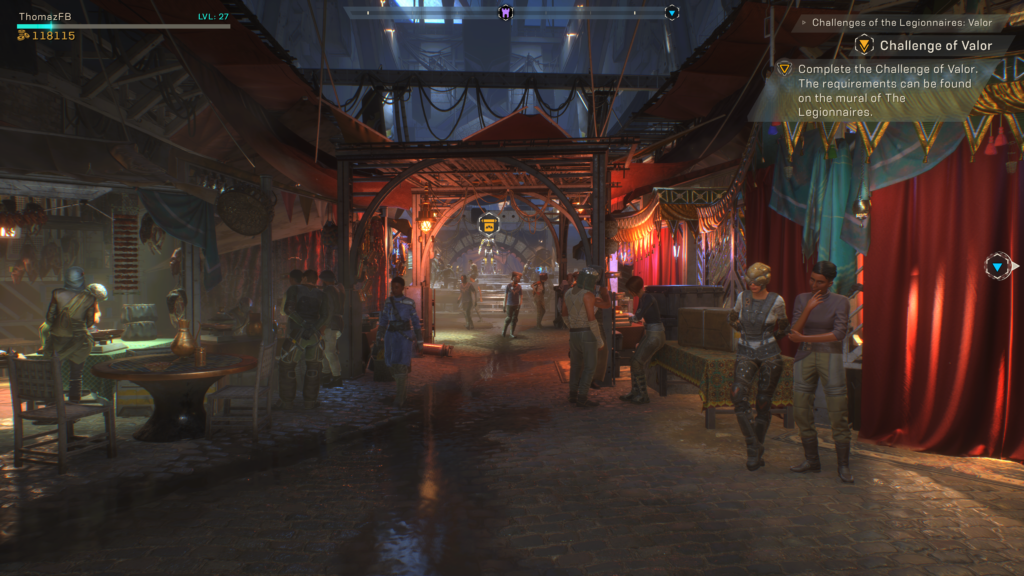Click the blue off-screen objective indicator
Viewport: 1024px width, 576px height.
999,265
